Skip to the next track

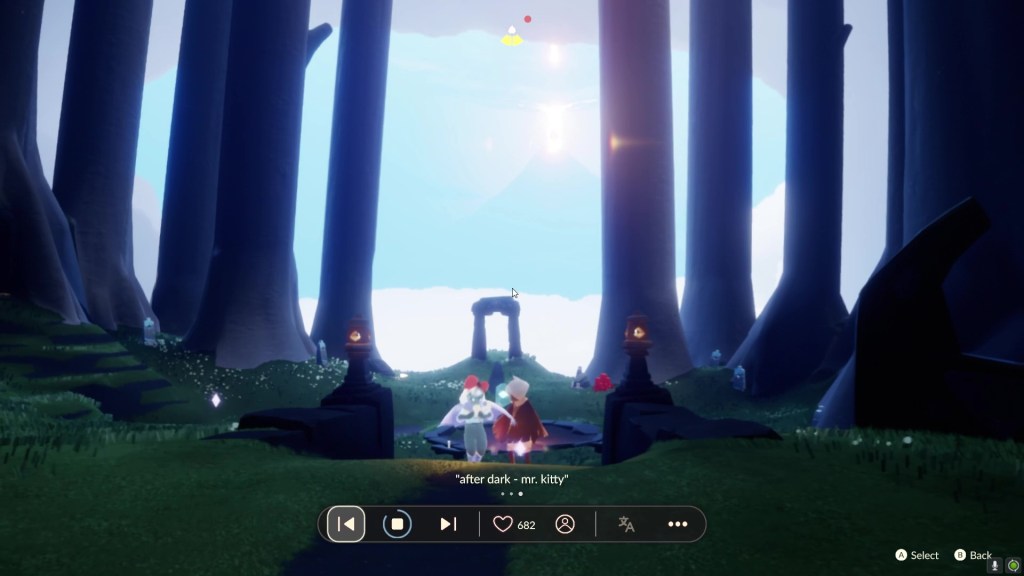point(448,524)
